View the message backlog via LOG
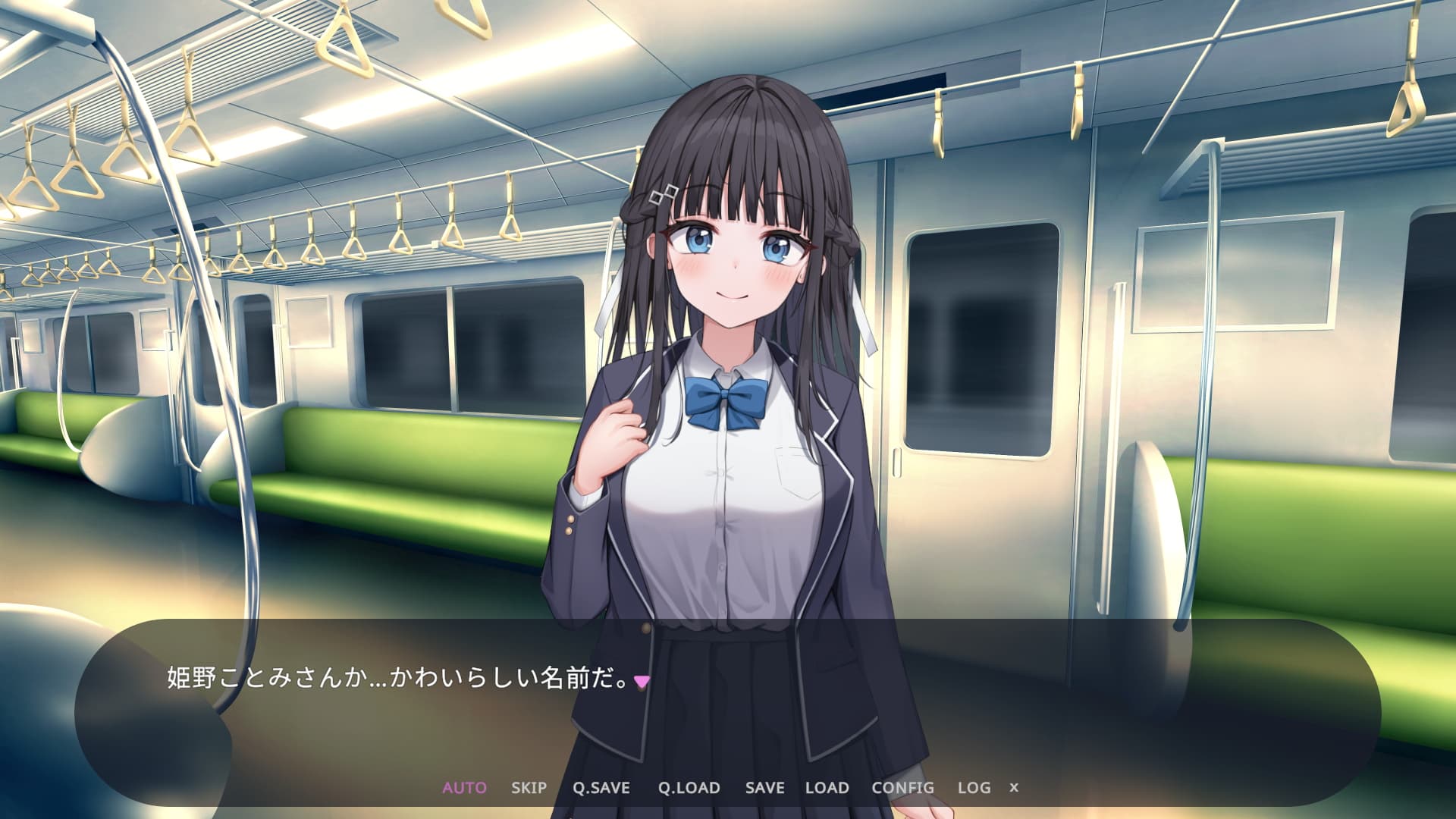Image resolution: width=1456 pixels, height=819 pixels. (x=975, y=788)
